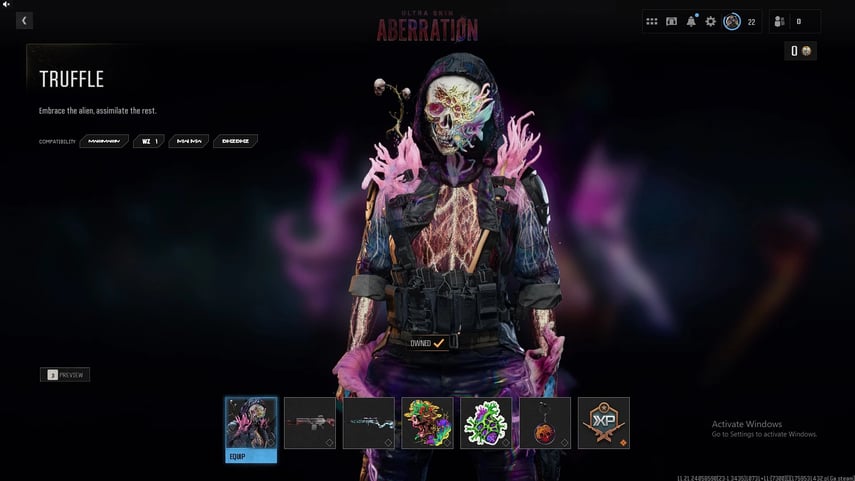Click the WZ compatibility tag

tap(149, 141)
